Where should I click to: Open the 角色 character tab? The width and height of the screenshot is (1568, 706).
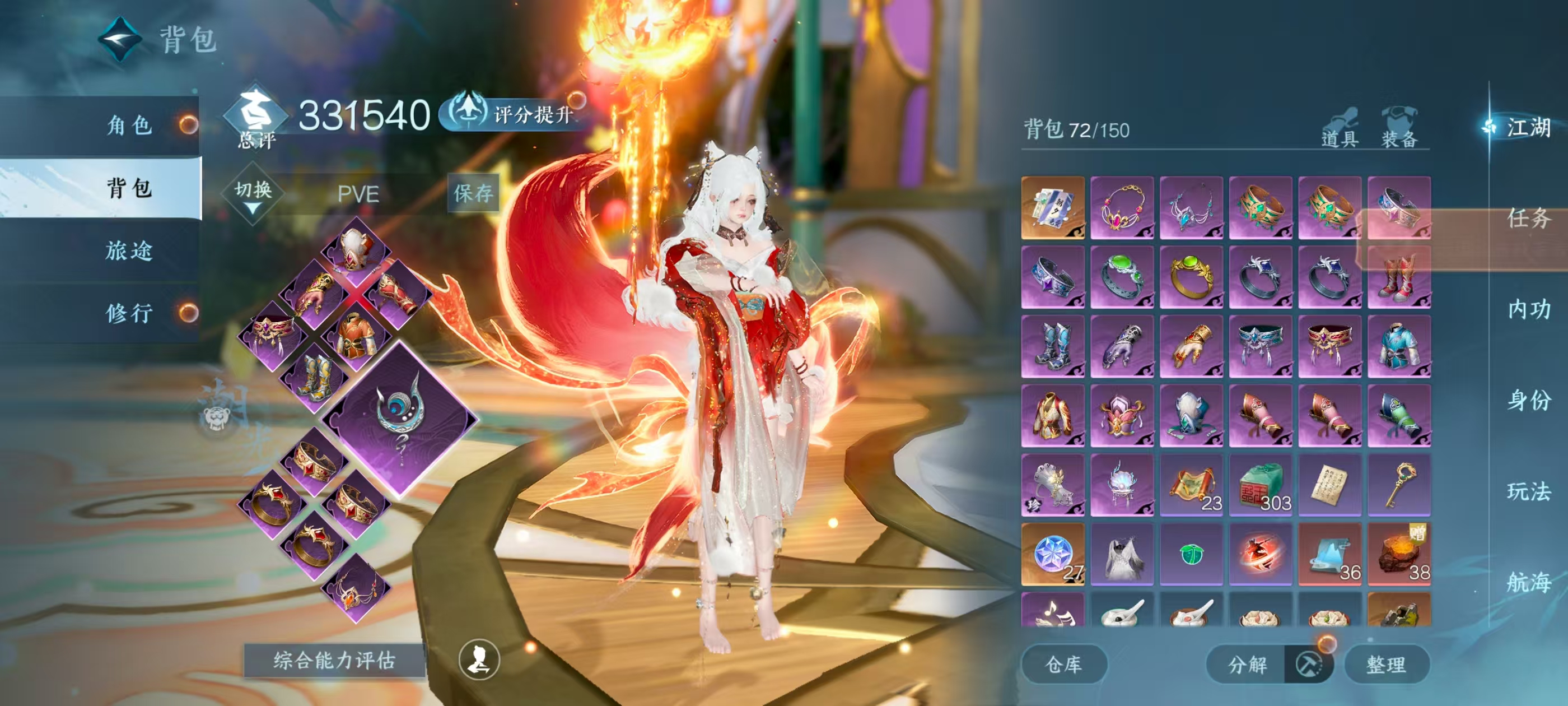129,126
